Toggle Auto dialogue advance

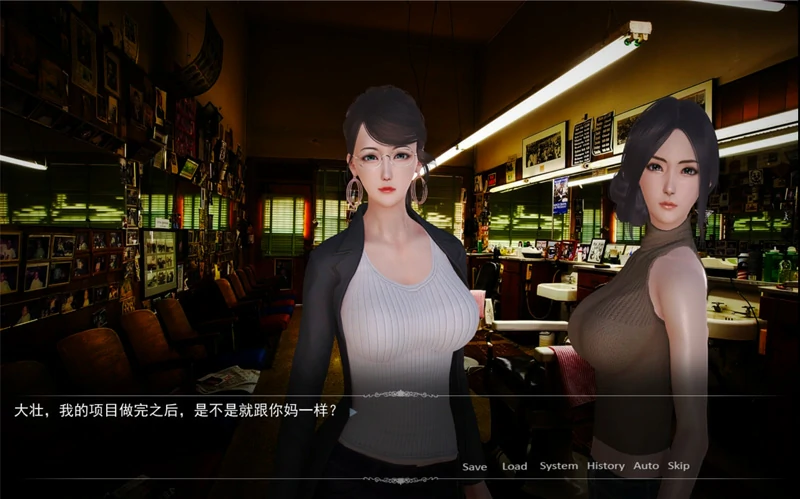click(646, 466)
